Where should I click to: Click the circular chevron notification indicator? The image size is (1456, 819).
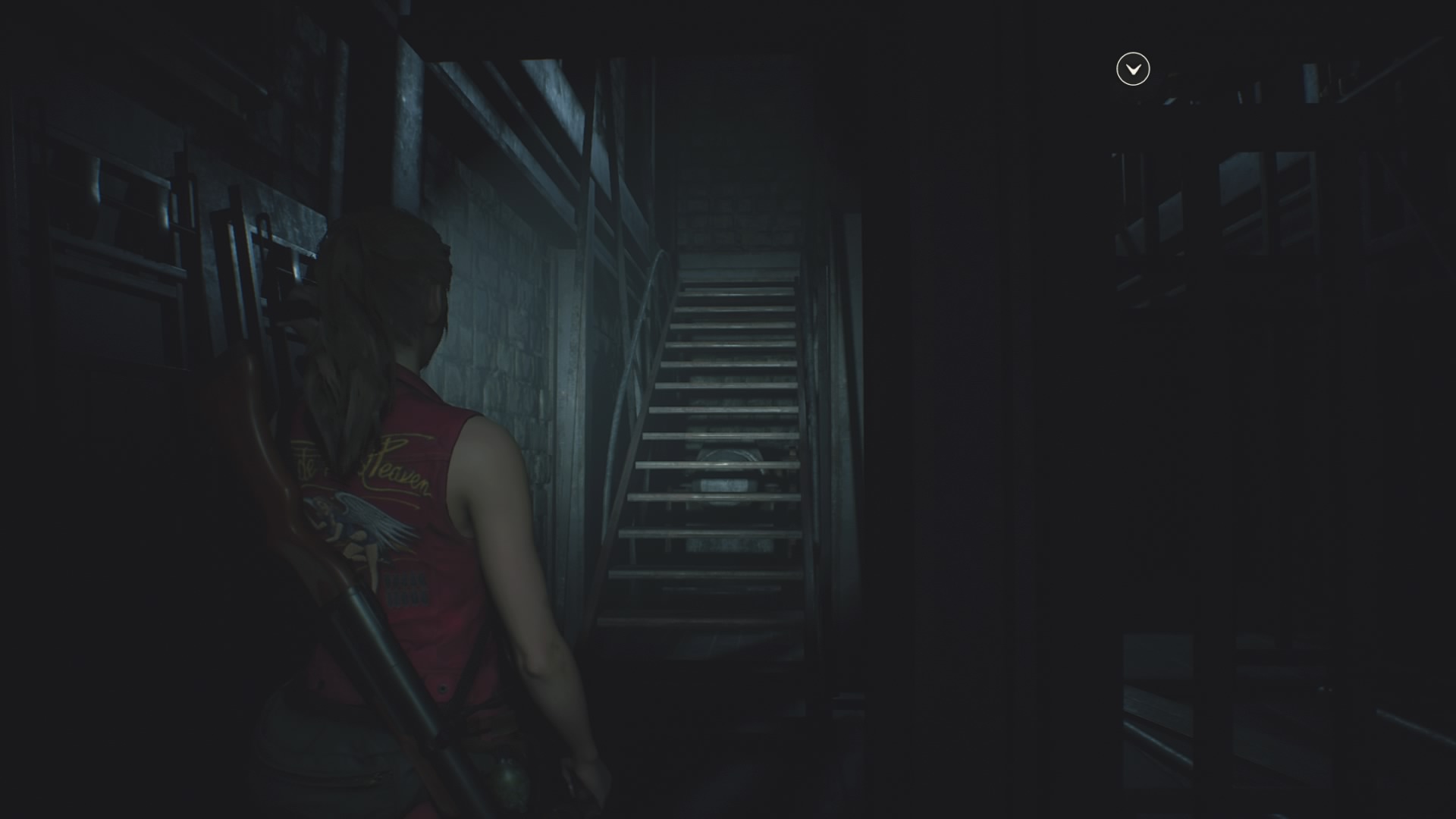[1131, 69]
